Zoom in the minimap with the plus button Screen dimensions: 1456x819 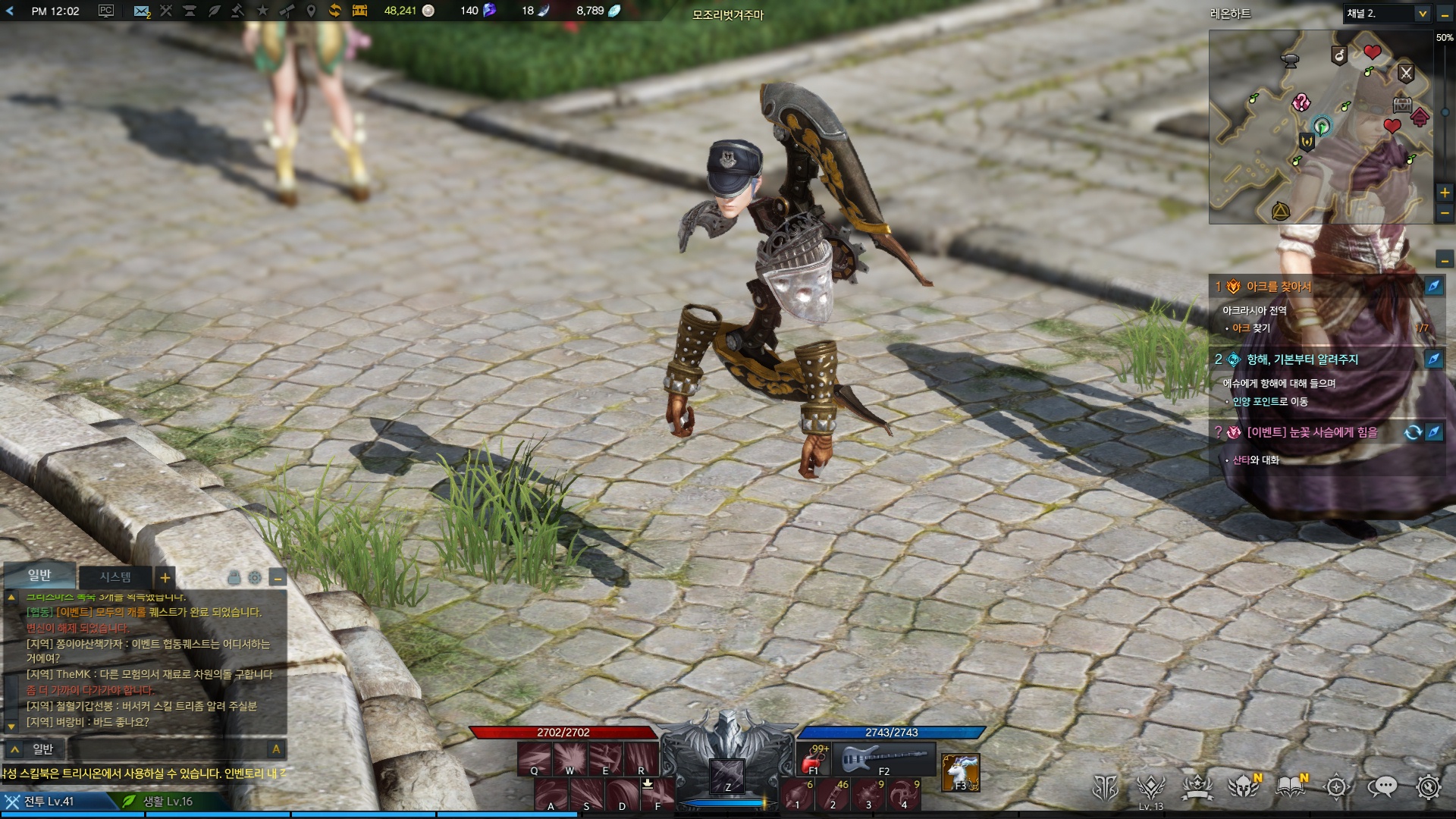[1445, 193]
